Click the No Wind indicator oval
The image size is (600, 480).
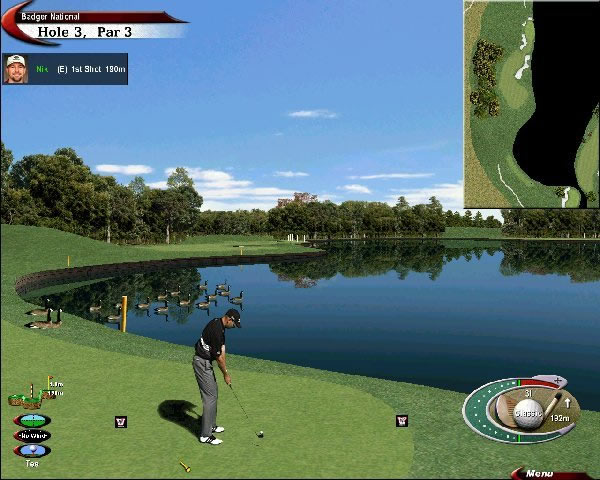pyautogui.click(x=31, y=435)
